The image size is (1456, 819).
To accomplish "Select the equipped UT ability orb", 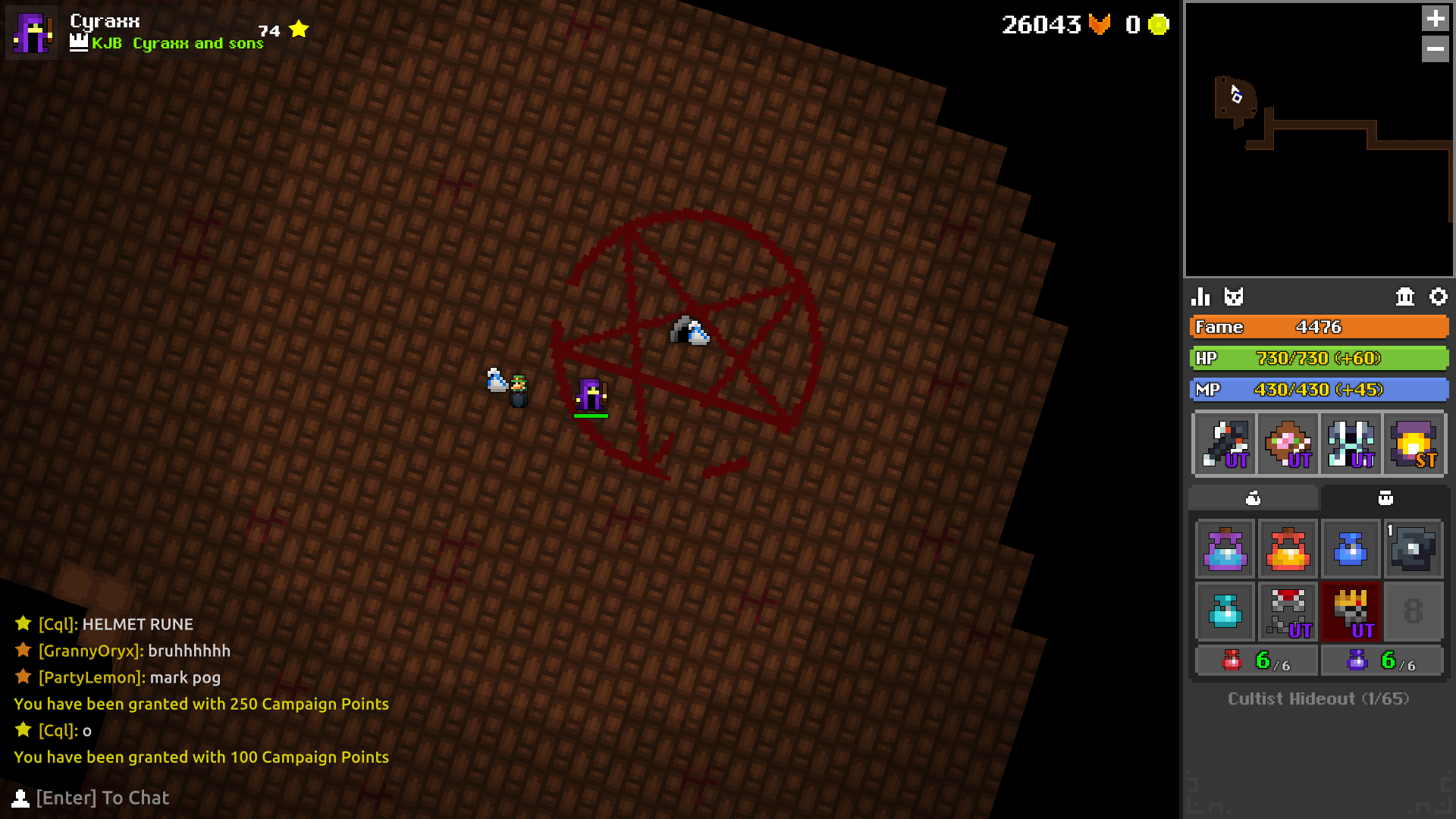I will pos(1288,444).
